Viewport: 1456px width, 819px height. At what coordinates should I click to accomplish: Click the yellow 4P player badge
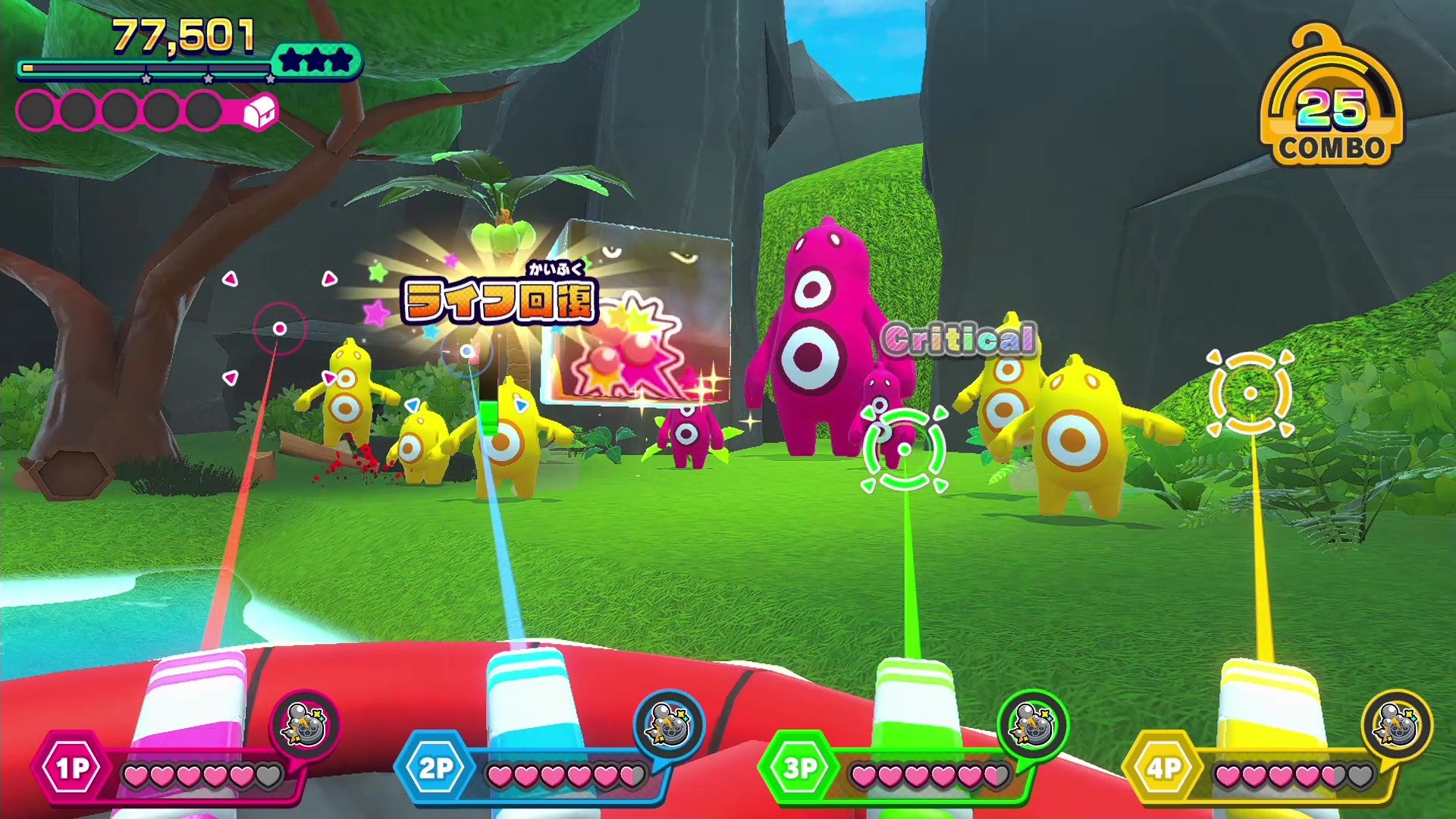coord(1163,769)
